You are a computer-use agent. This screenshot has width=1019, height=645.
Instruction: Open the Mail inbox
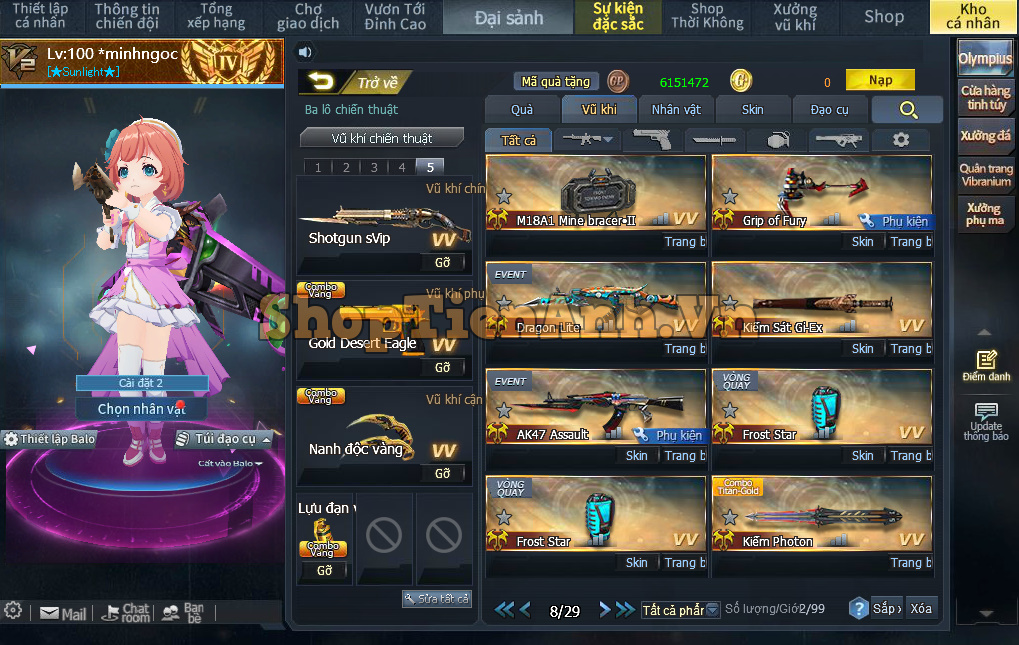(63, 614)
